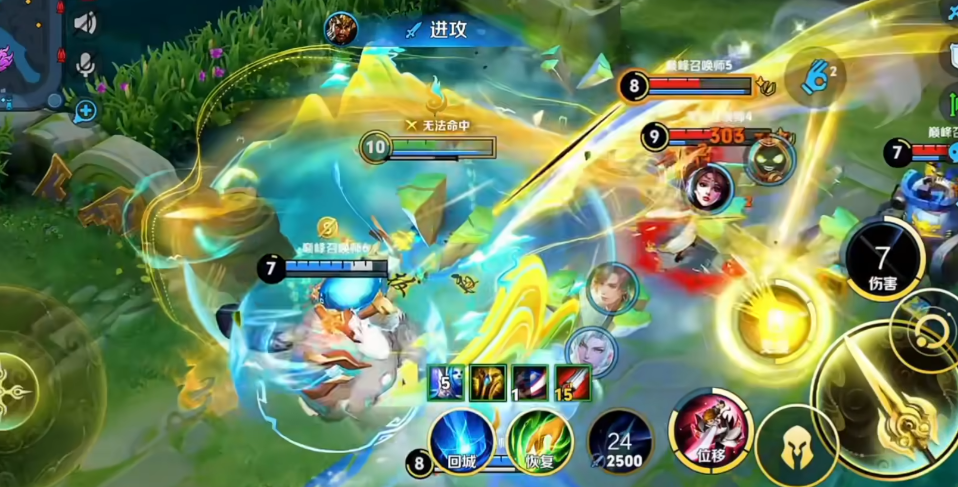The height and width of the screenshot is (487, 958).
Task: Send the 进攻 attack signal
Action: (x=436, y=29)
